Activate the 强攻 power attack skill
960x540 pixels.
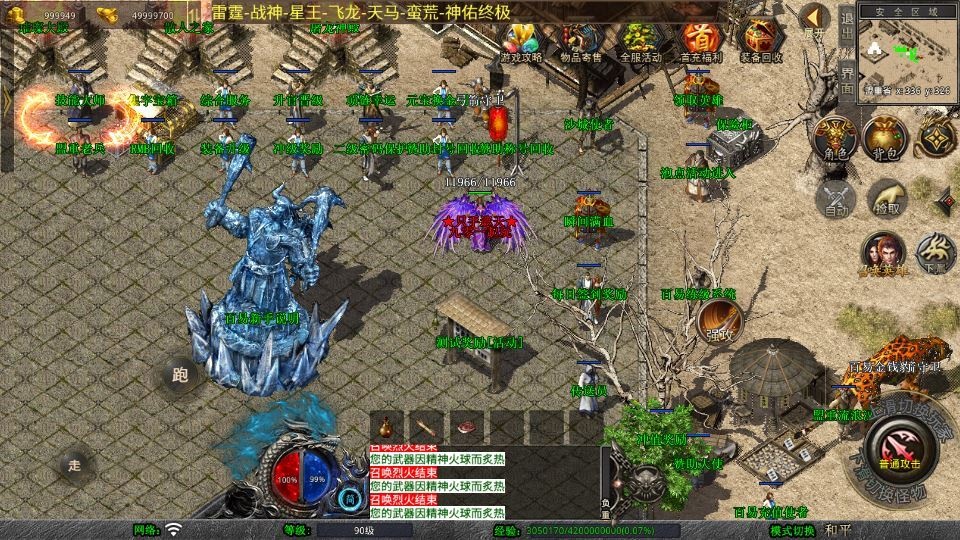point(716,320)
